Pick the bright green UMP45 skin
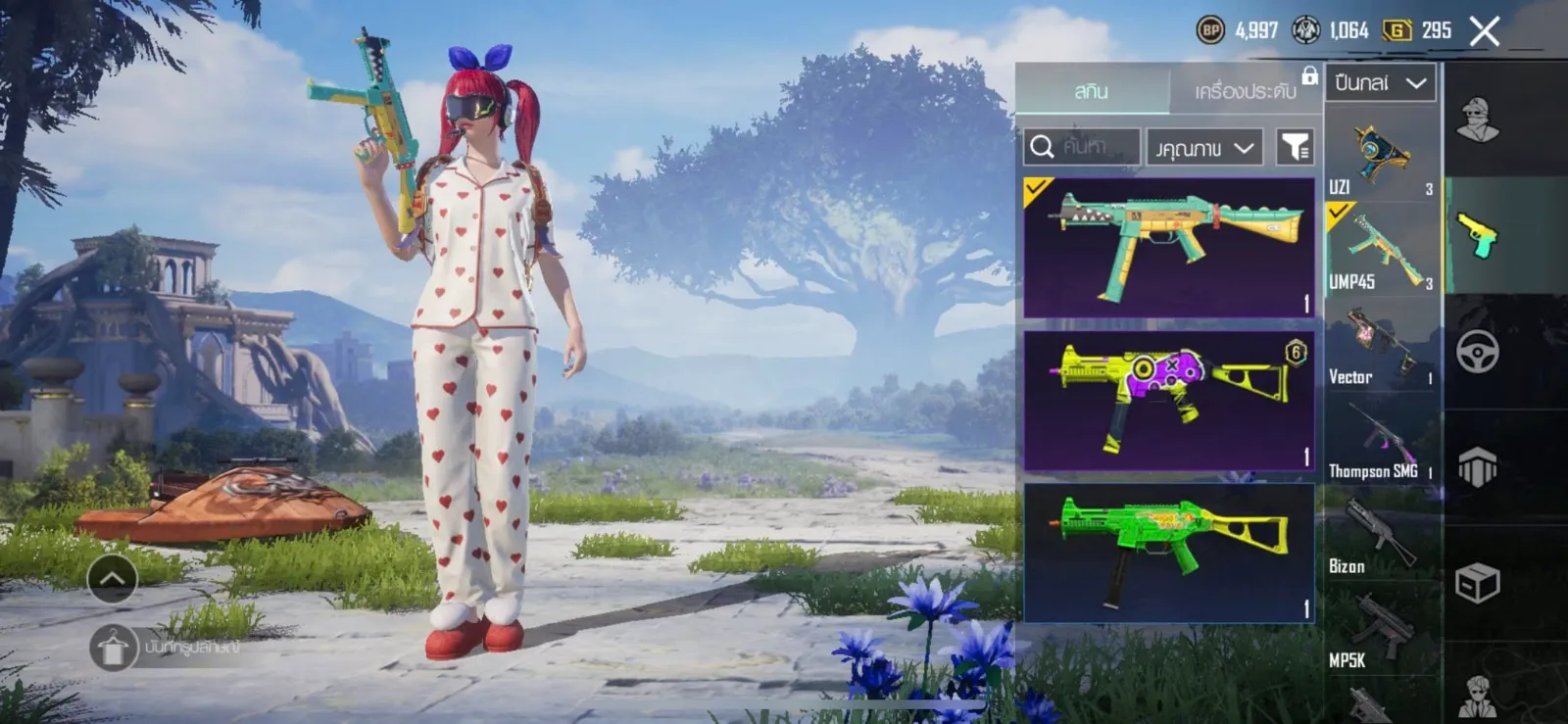This screenshot has width=1568, height=724. [1168, 552]
